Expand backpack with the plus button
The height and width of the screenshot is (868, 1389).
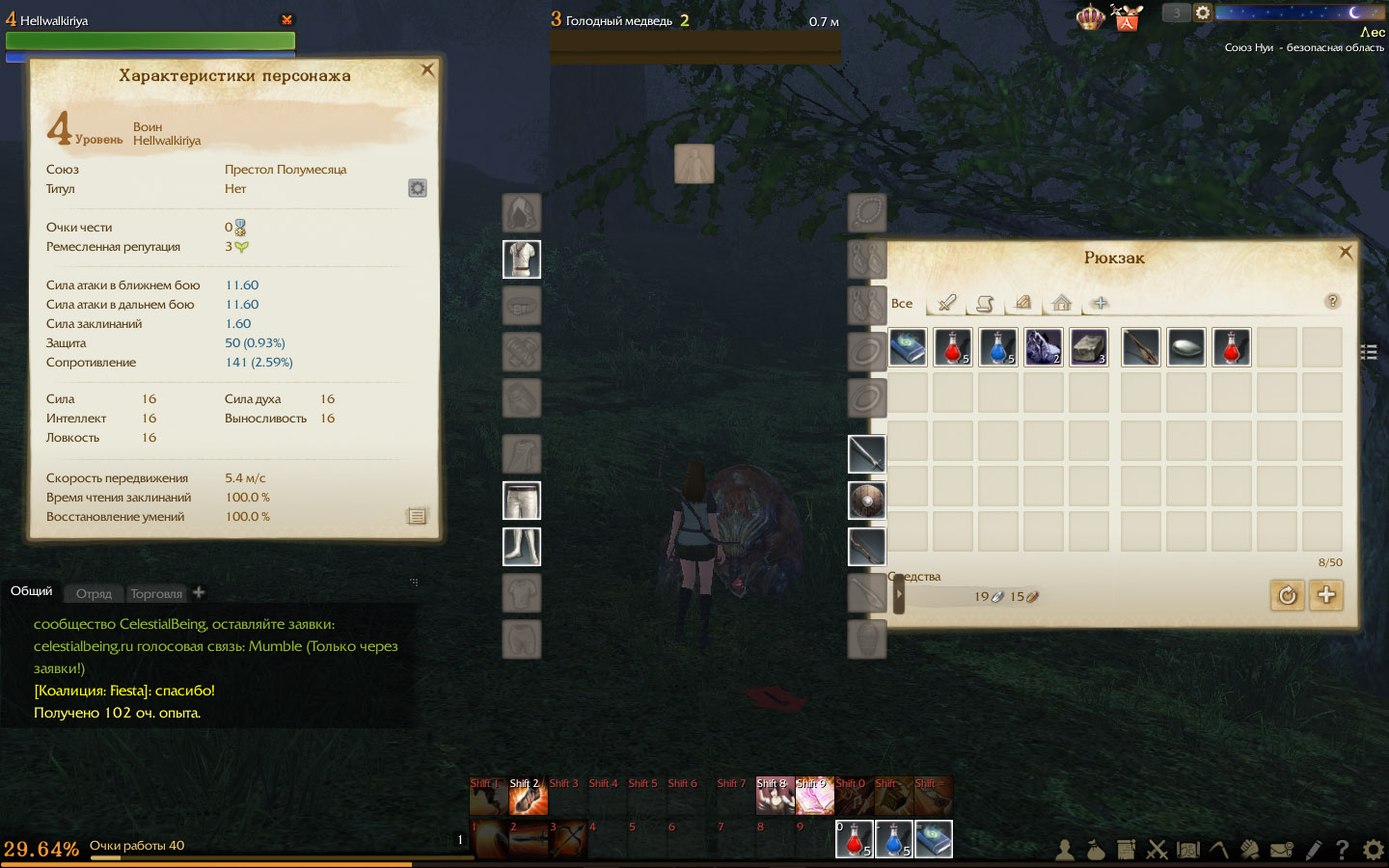[1326, 595]
